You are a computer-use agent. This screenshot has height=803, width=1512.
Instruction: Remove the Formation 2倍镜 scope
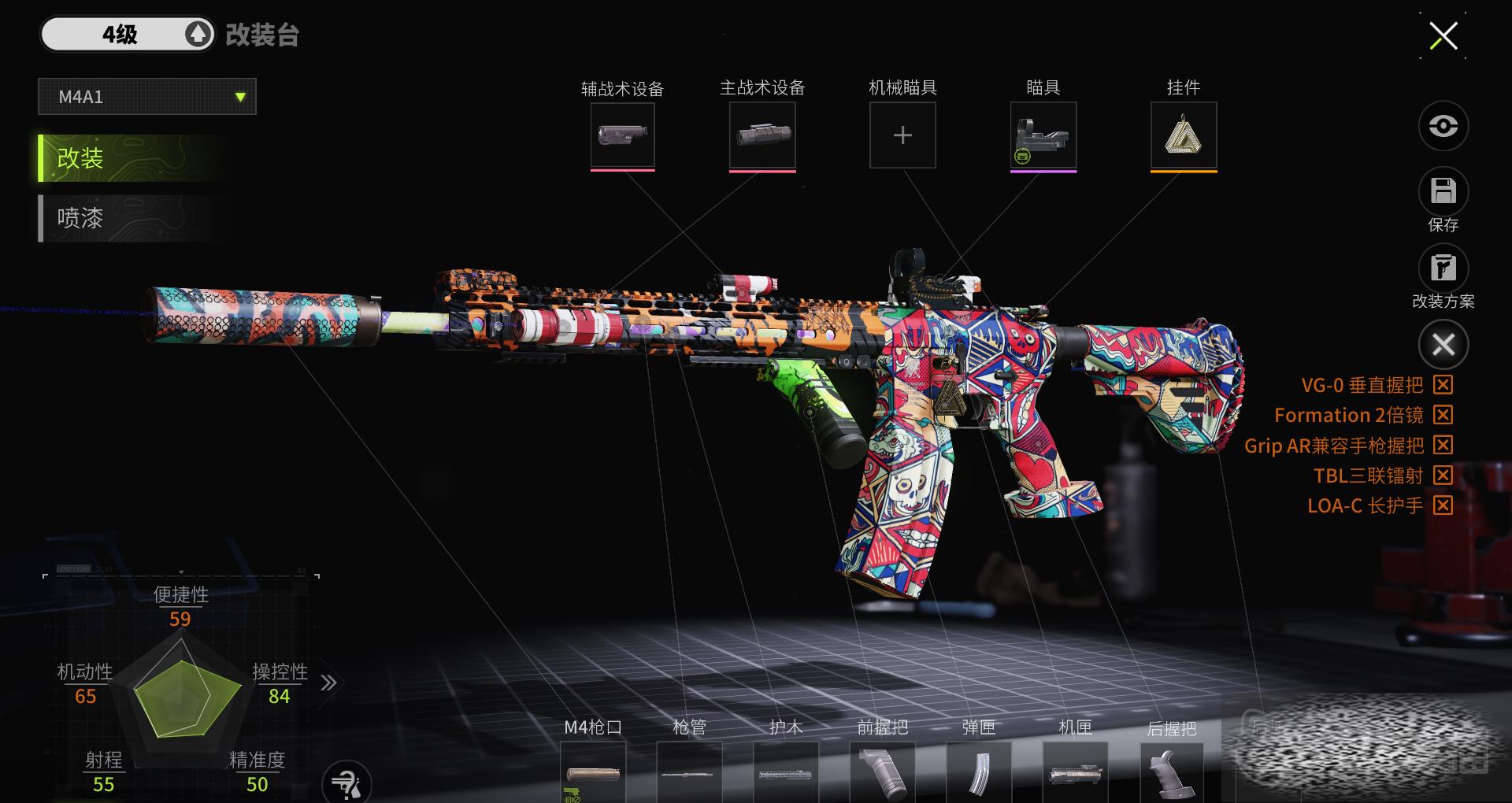pos(1443,415)
